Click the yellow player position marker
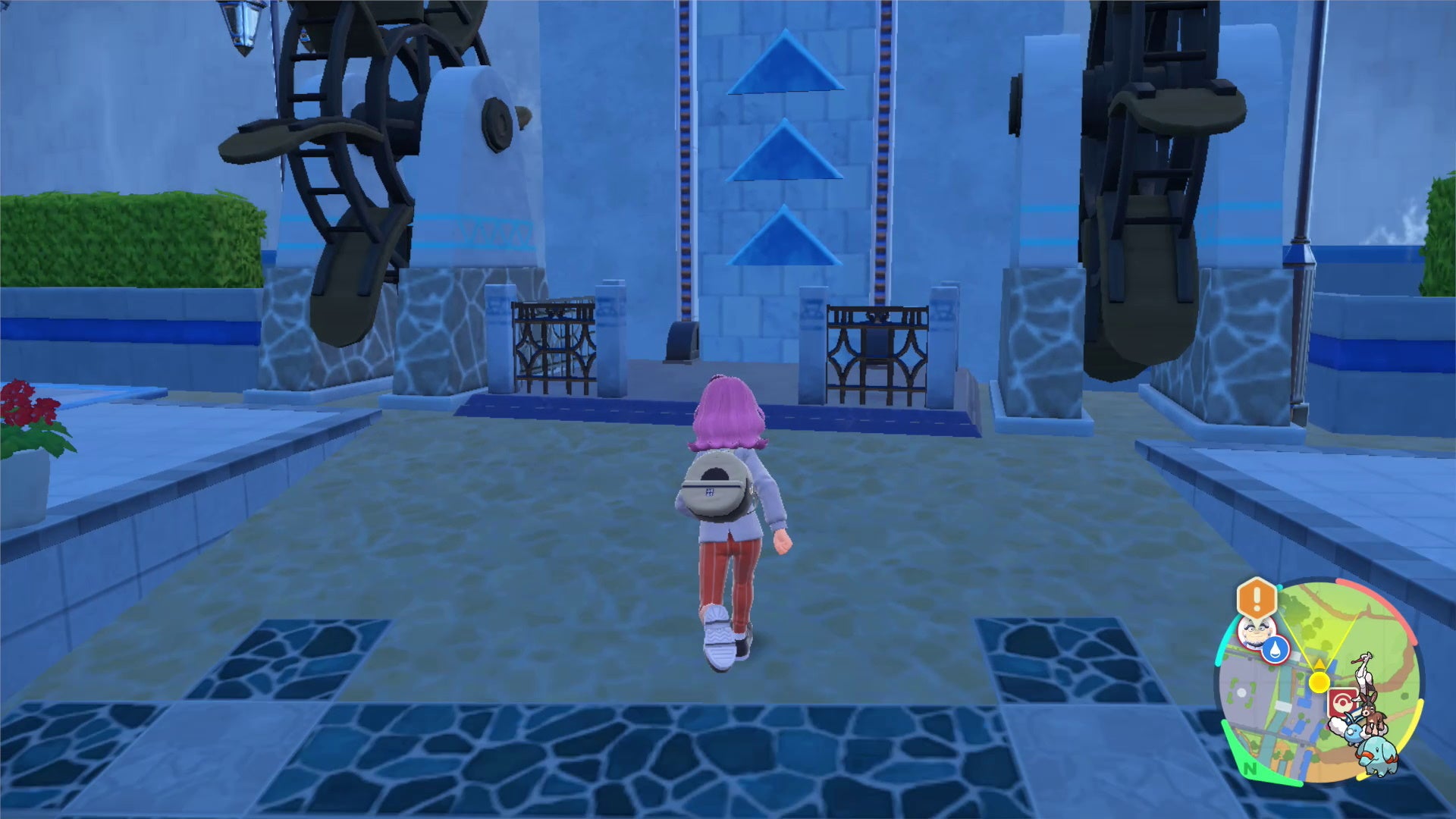 [1319, 681]
